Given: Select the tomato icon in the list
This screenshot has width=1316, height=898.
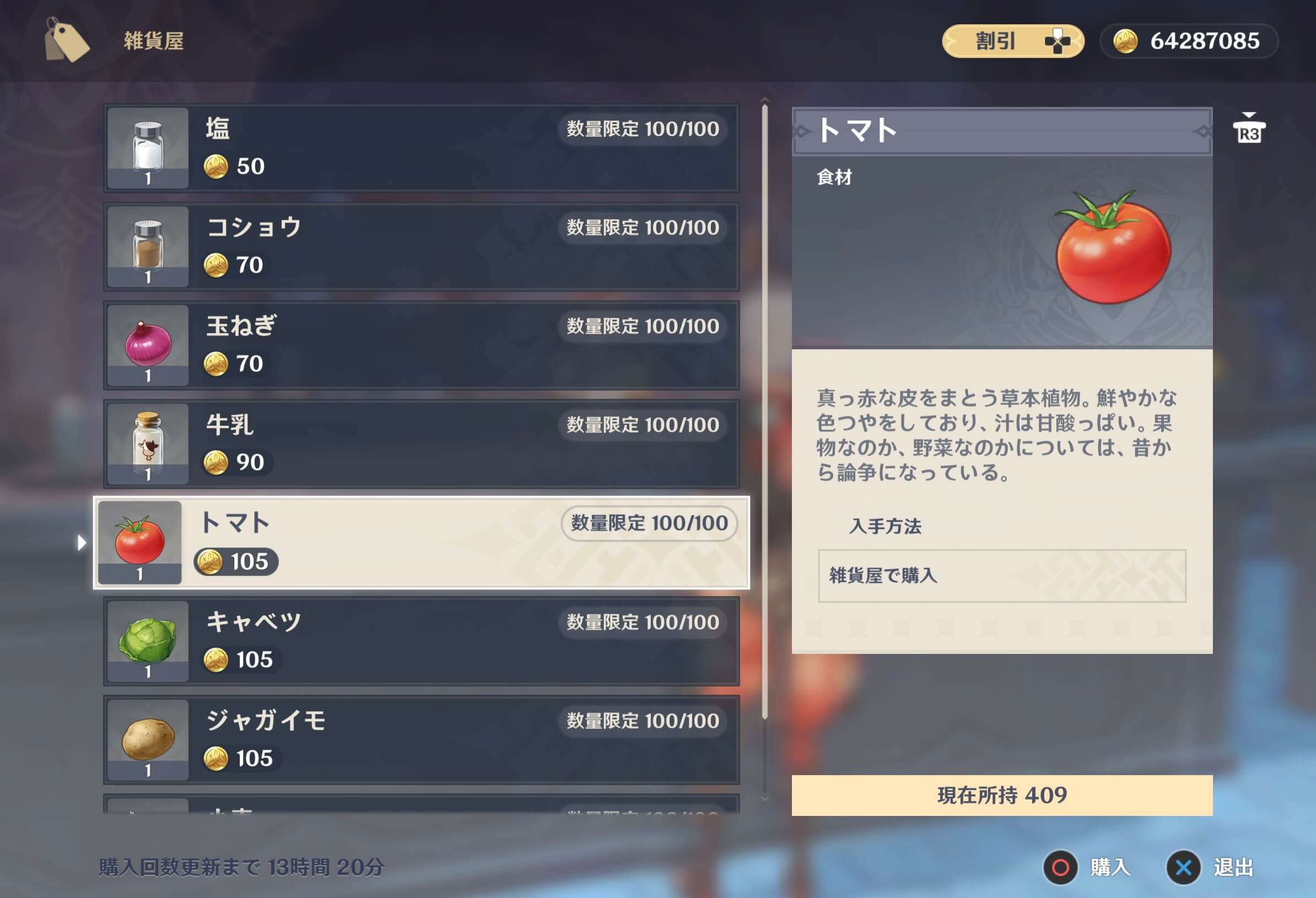Looking at the screenshot, I should (x=140, y=543).
